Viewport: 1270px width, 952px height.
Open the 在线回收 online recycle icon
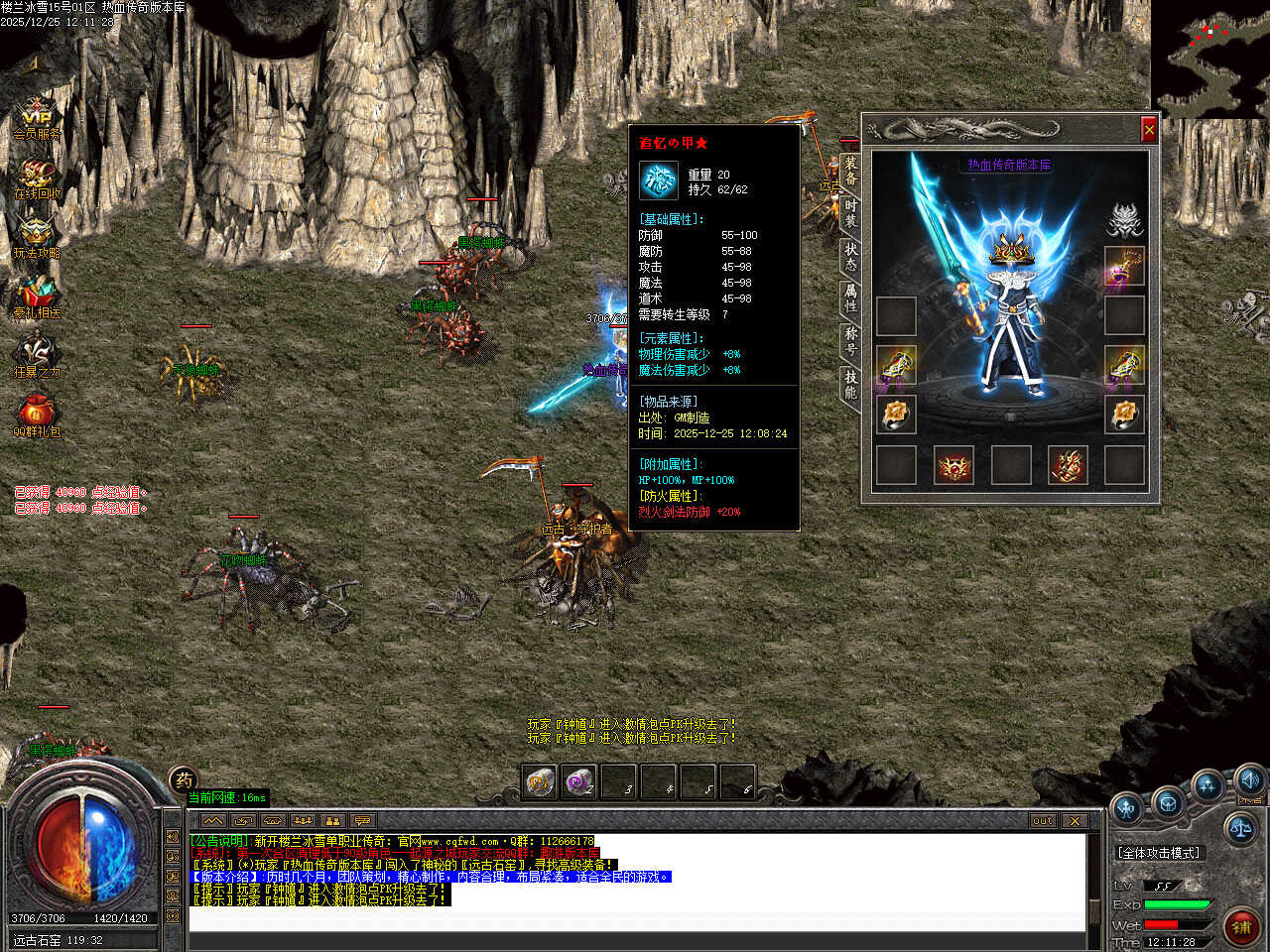pyautogui.click(x=37, y=178)
